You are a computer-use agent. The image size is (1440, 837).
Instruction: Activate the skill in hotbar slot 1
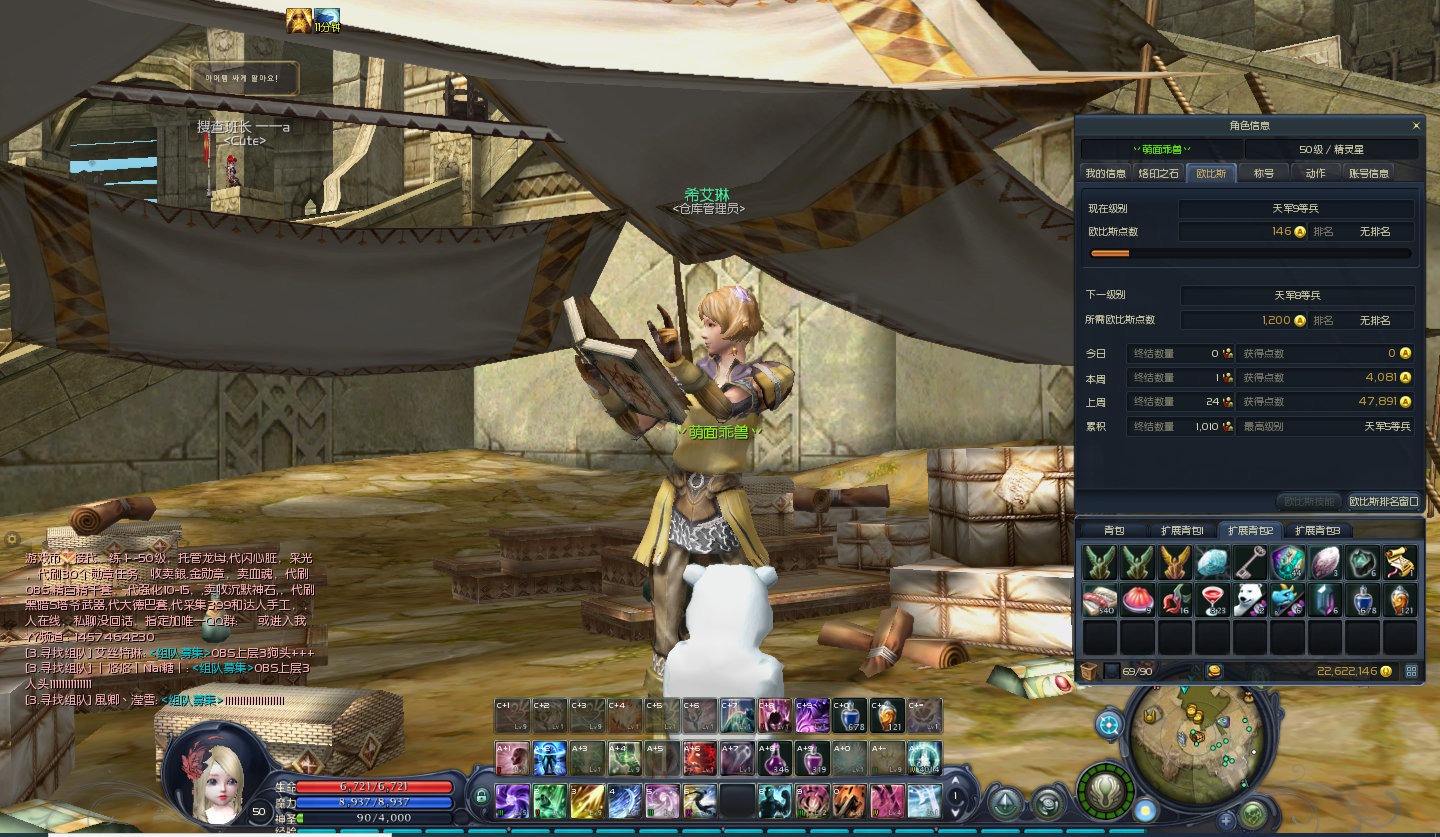513,801
